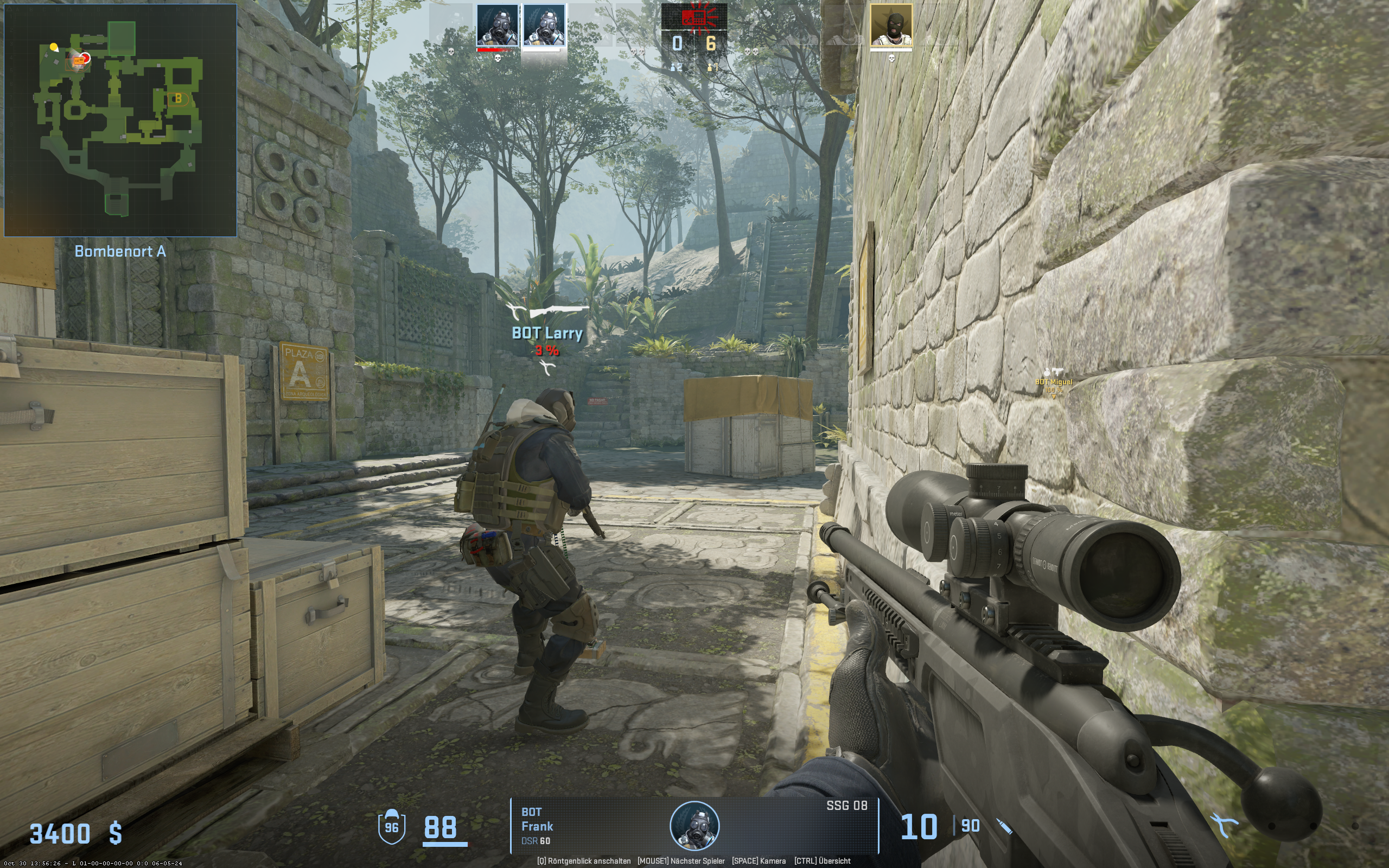Click the planted bomb indicator icon
The height and width of the screenshot is (868, 1389).
pos(694,17)
